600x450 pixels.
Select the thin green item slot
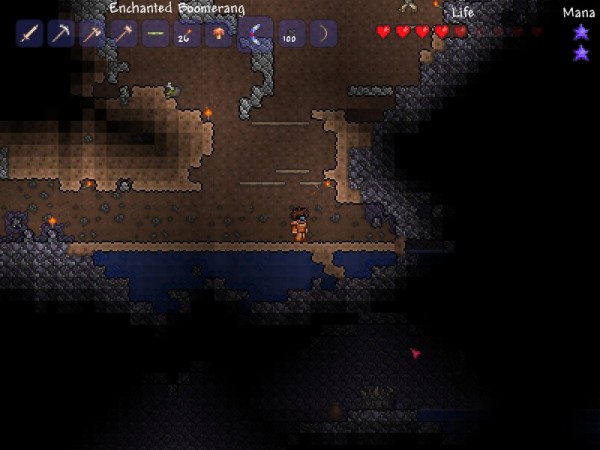154,34
